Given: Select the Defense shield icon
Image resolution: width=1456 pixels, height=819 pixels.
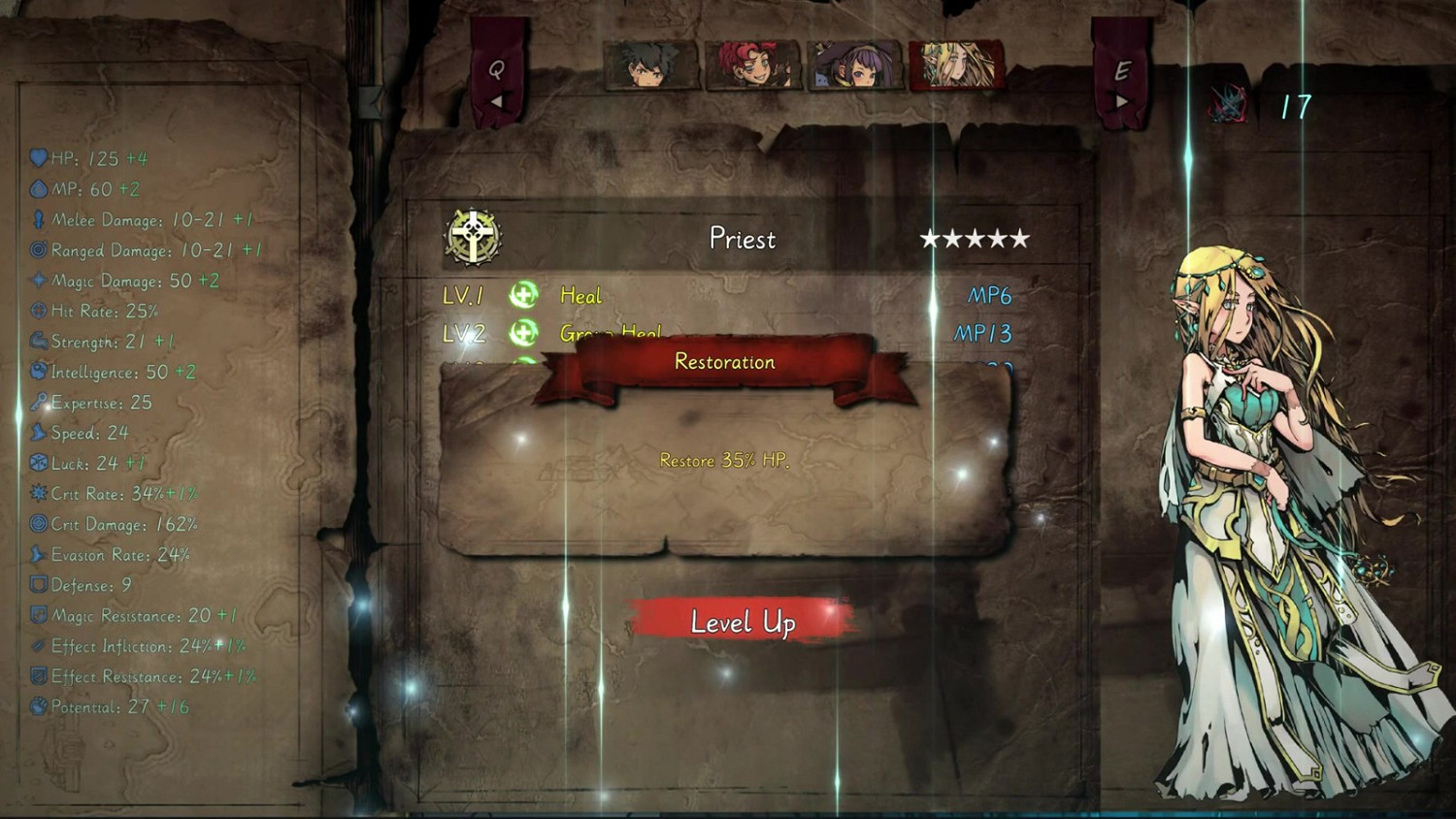Looking at the screenshot, I should [x=37, y=584].
